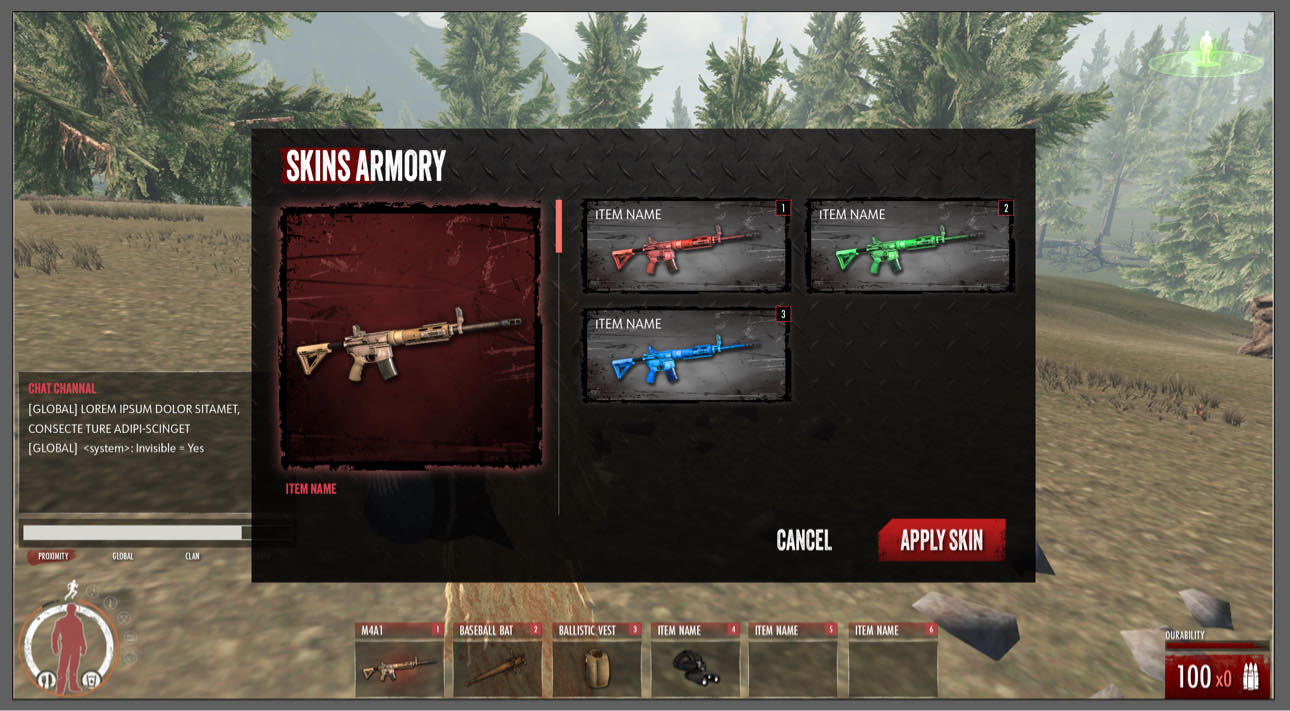This screenshot has height=711, width=1290.
Task: Switch to the Proximity chat tab
Action: [x=53, y=556]
